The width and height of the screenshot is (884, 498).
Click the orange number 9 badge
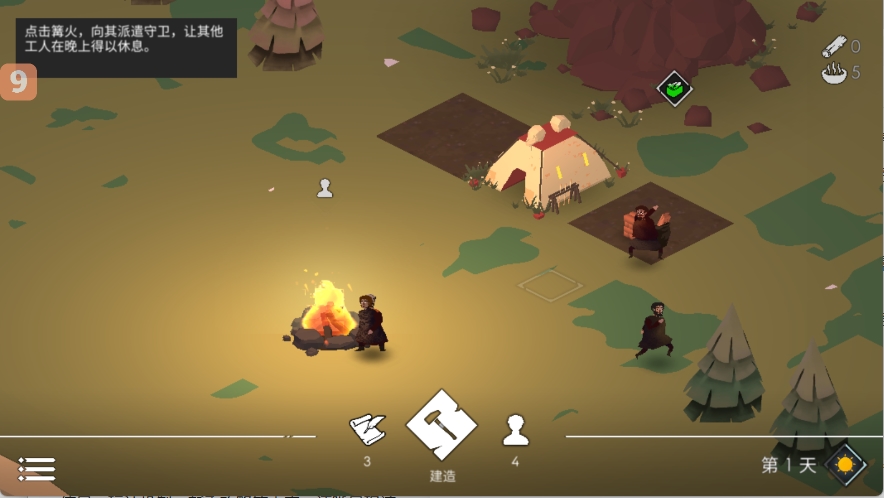click(x=18, y=82)
